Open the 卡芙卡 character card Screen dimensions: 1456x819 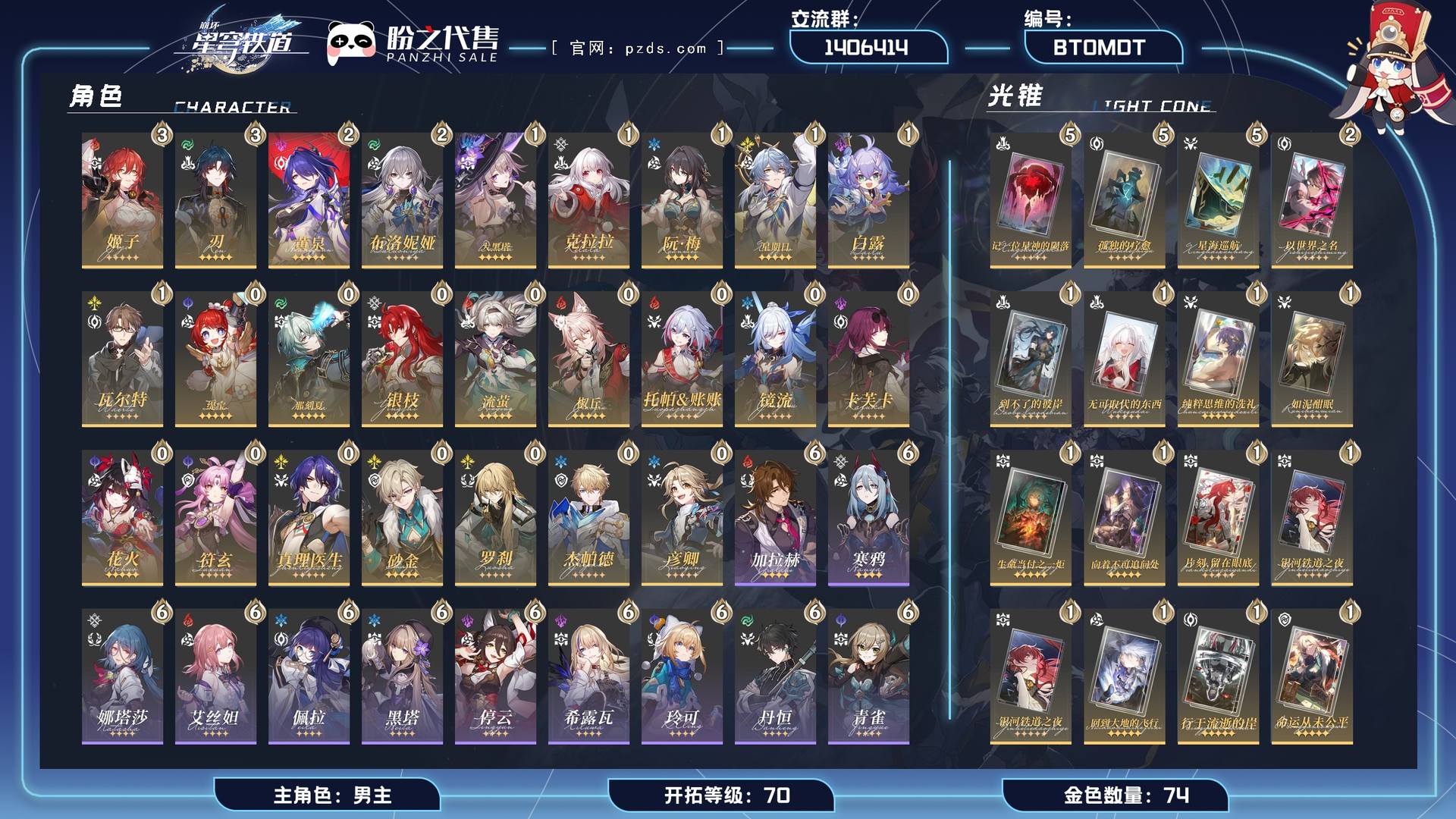coord(868,359)
